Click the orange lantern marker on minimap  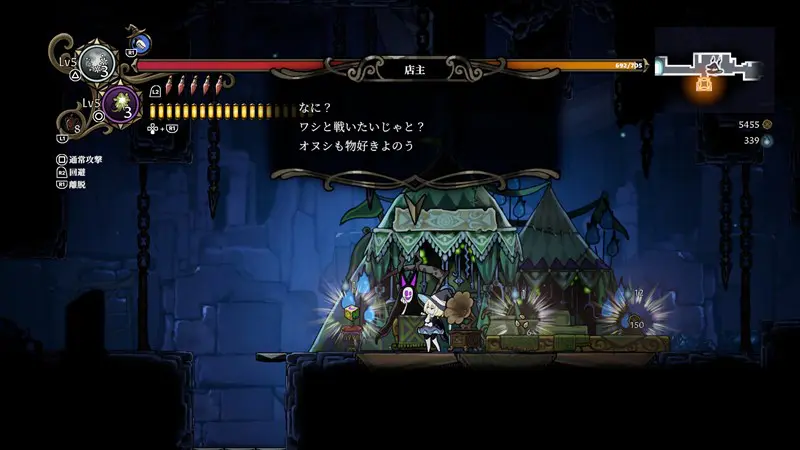(705, 86)
